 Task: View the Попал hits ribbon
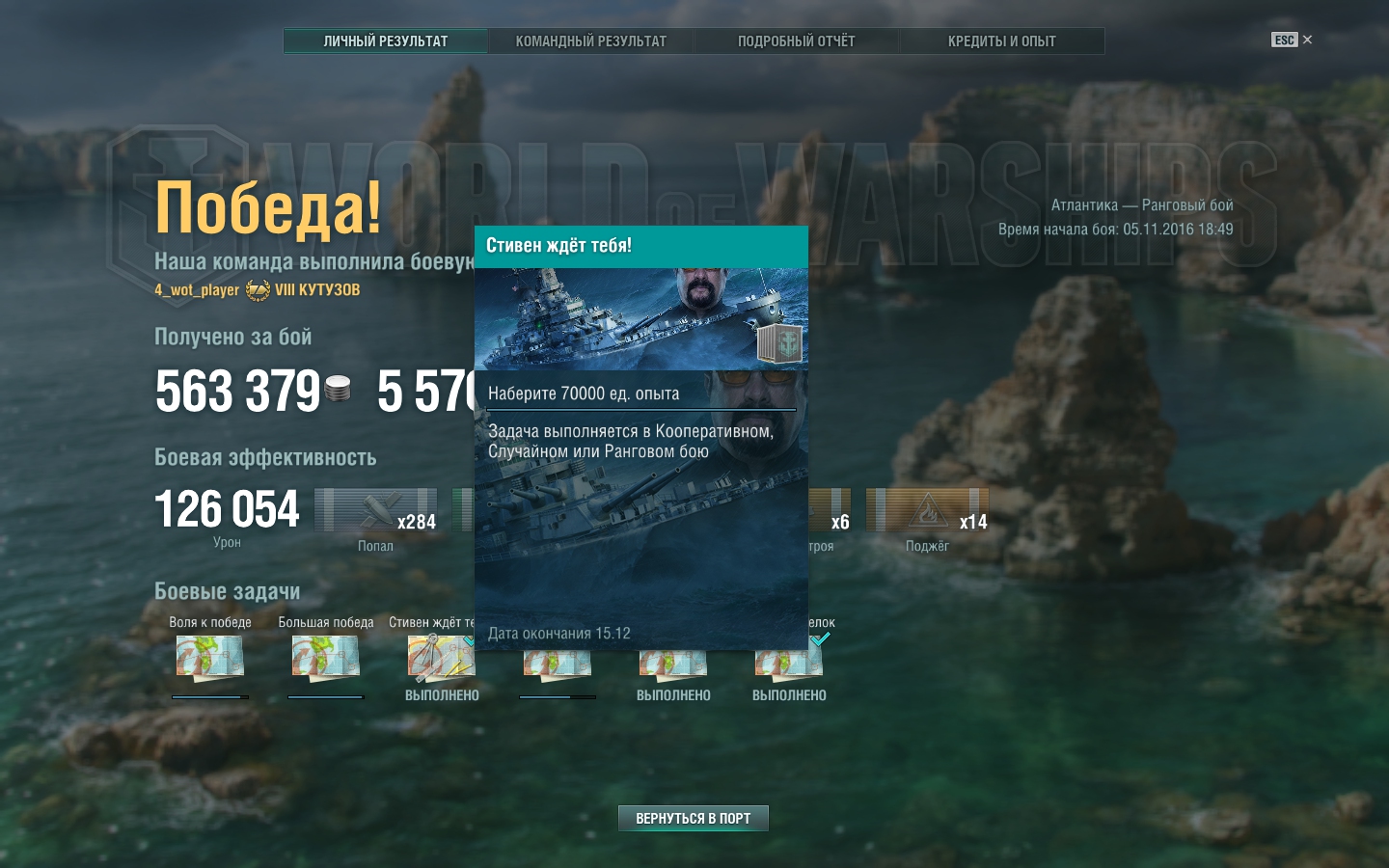(376, 510)
